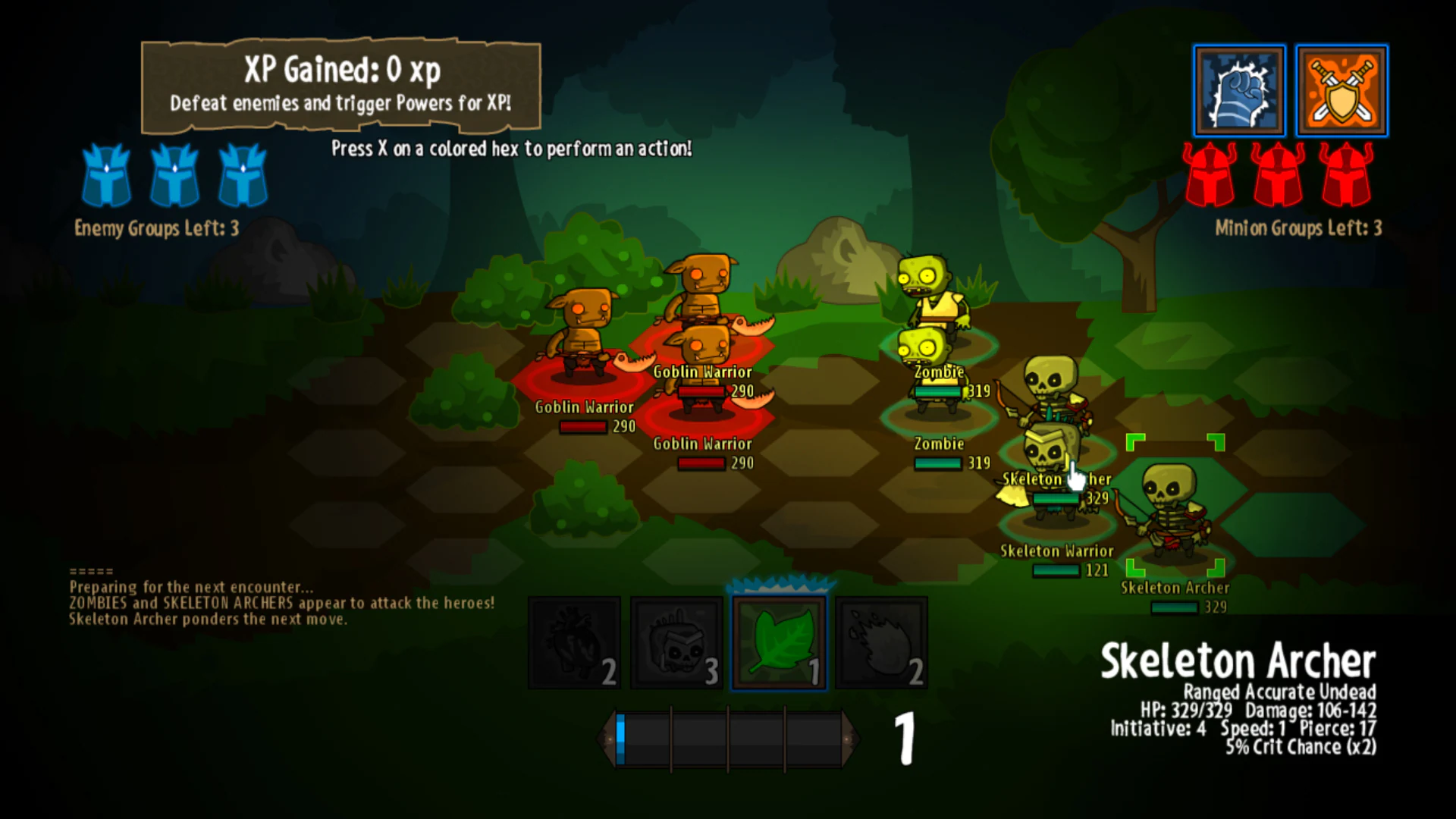Select the heart power showing 2 charges

[x=574, y=641]
